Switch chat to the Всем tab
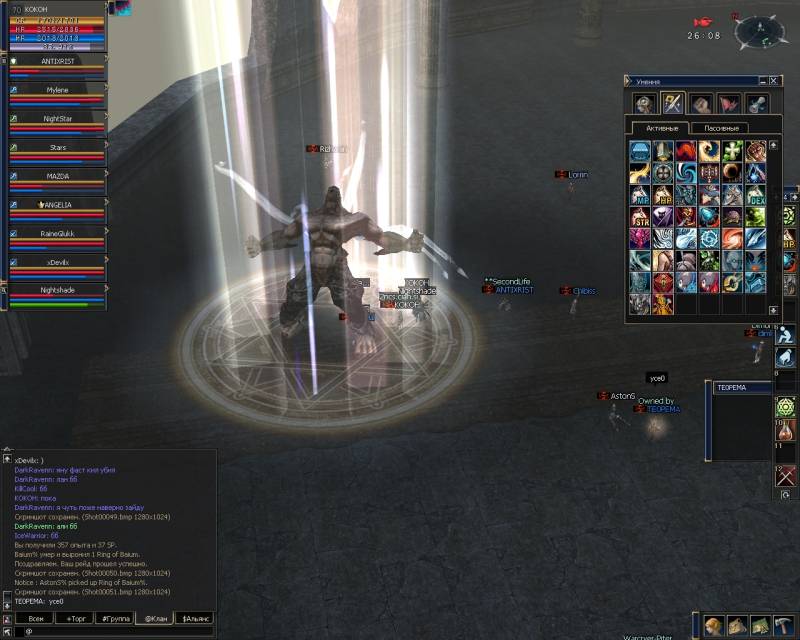The width and height of the screenshot is (800, 640). click(35, 618)
